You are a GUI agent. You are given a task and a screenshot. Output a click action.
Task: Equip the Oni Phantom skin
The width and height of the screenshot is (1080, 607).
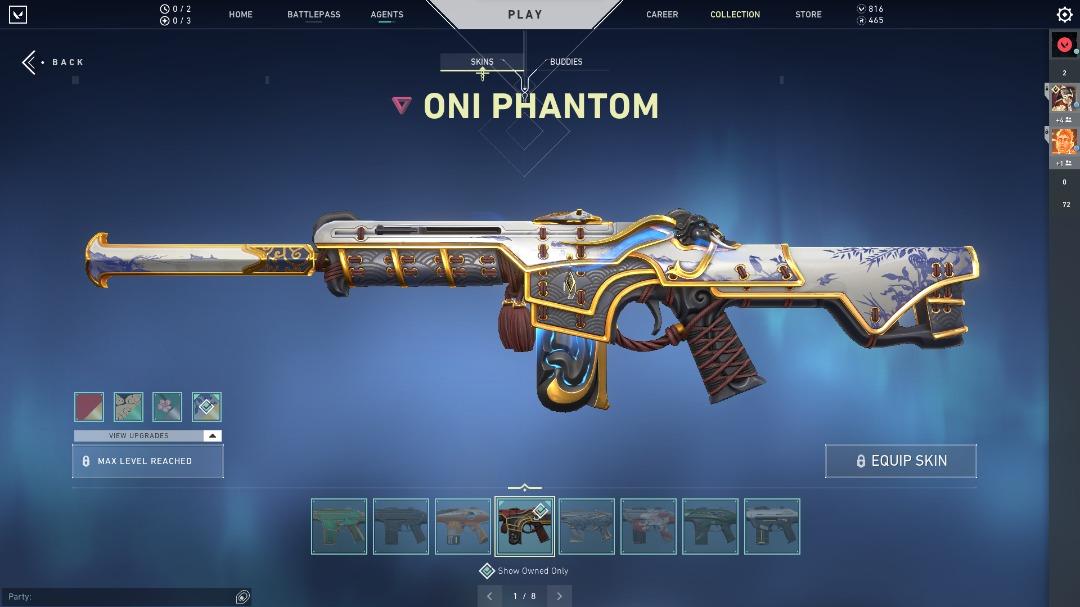click(900, 461)
